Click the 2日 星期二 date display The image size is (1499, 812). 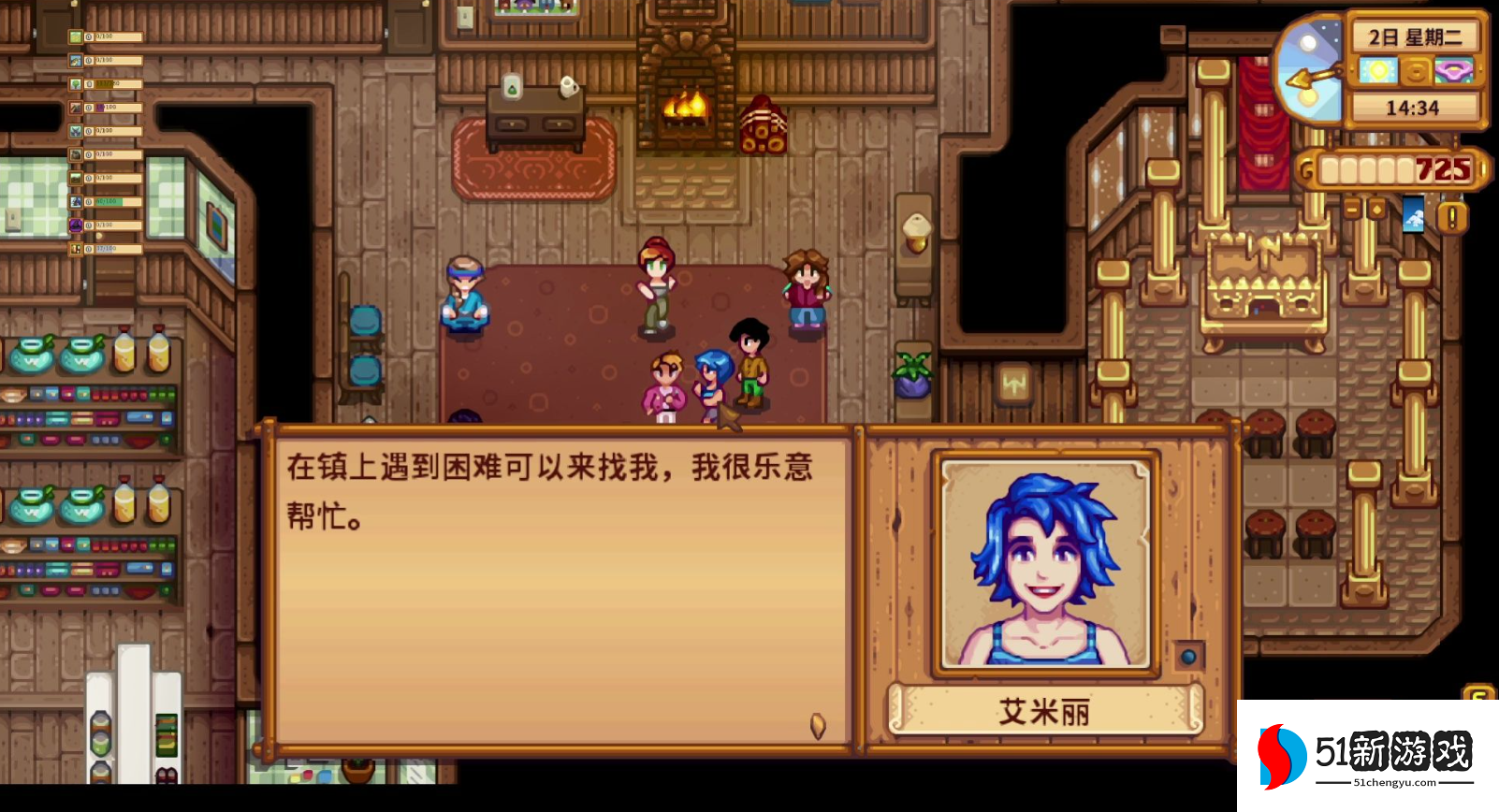(1416, 36)
